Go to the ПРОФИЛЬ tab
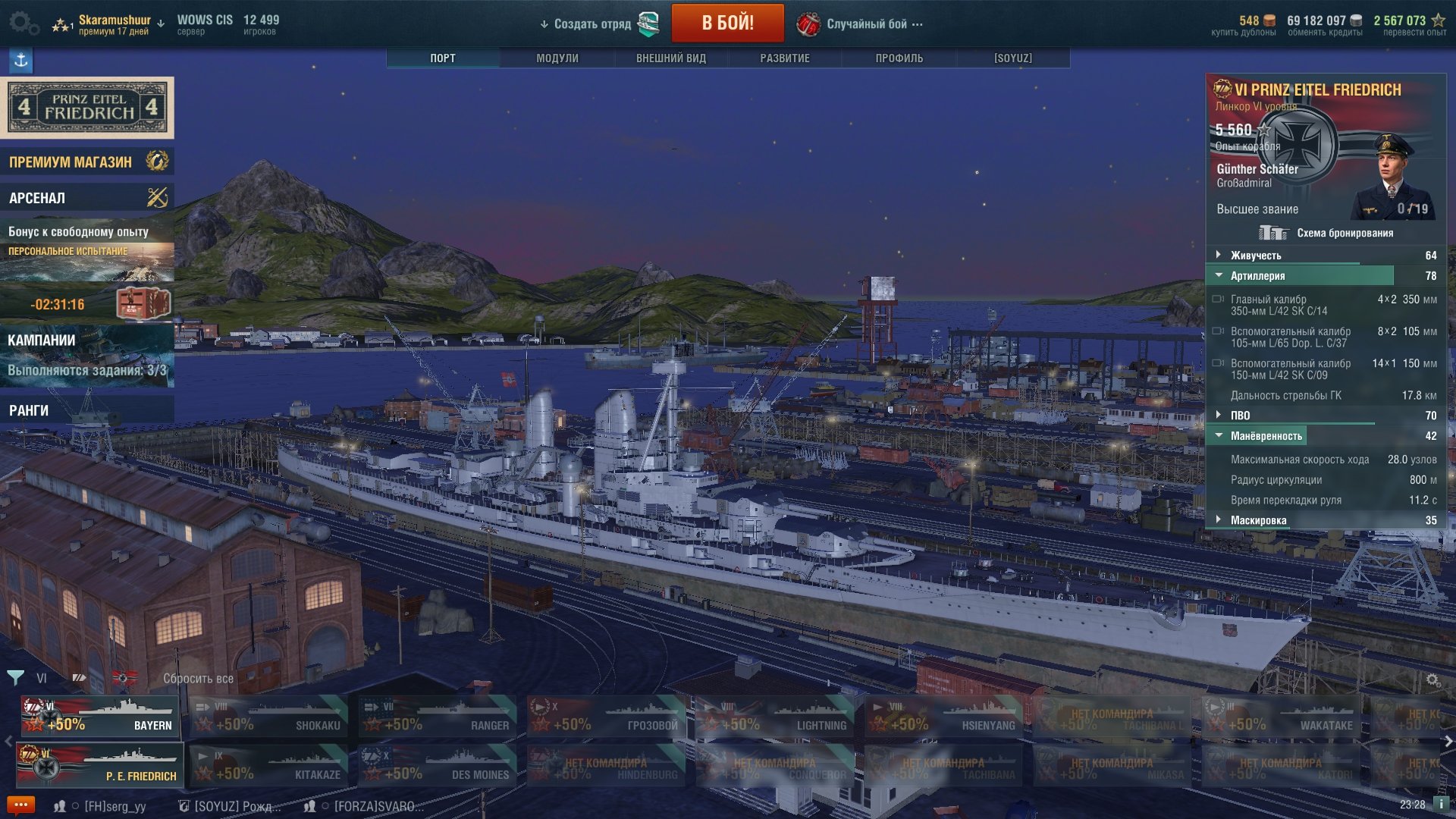The height and width of the screenshot is (819, 1456). [x=899, y=58]
